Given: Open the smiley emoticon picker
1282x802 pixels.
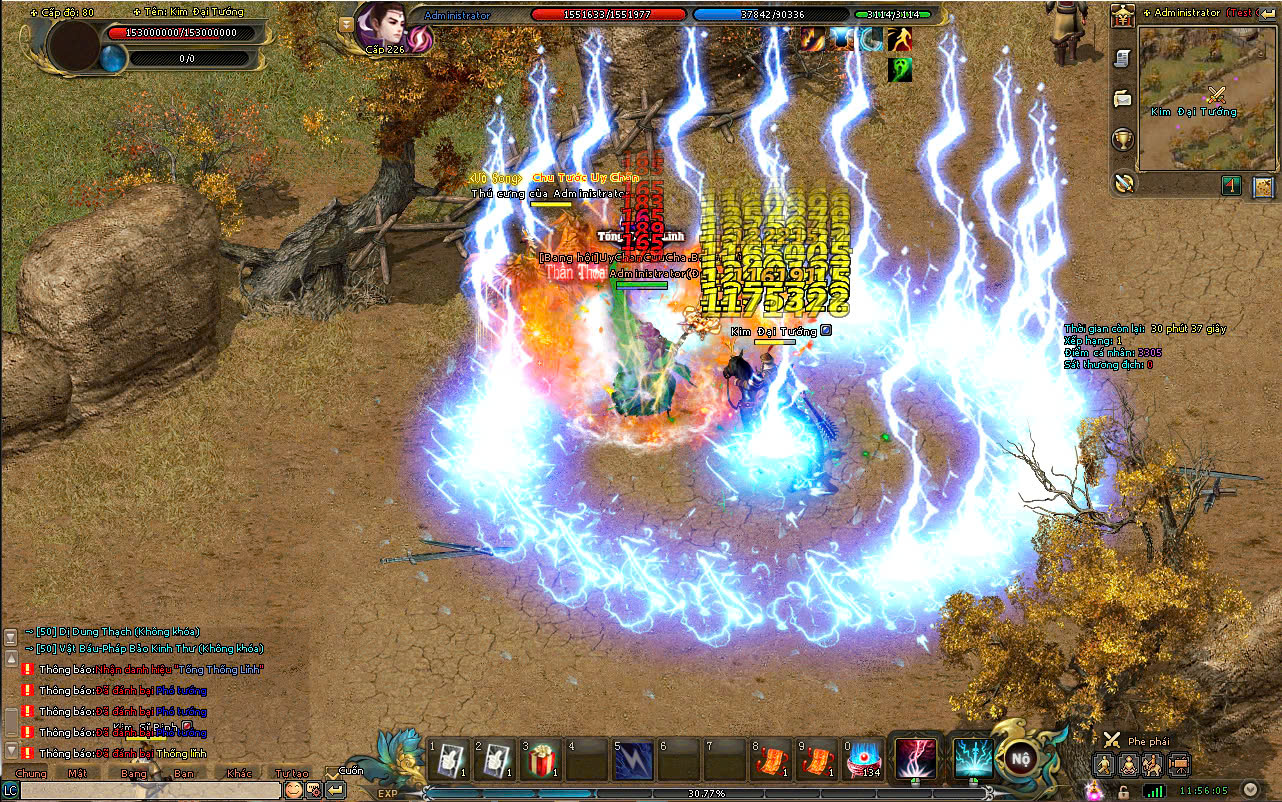Looking at the screenshot, I should pos(293,790).
